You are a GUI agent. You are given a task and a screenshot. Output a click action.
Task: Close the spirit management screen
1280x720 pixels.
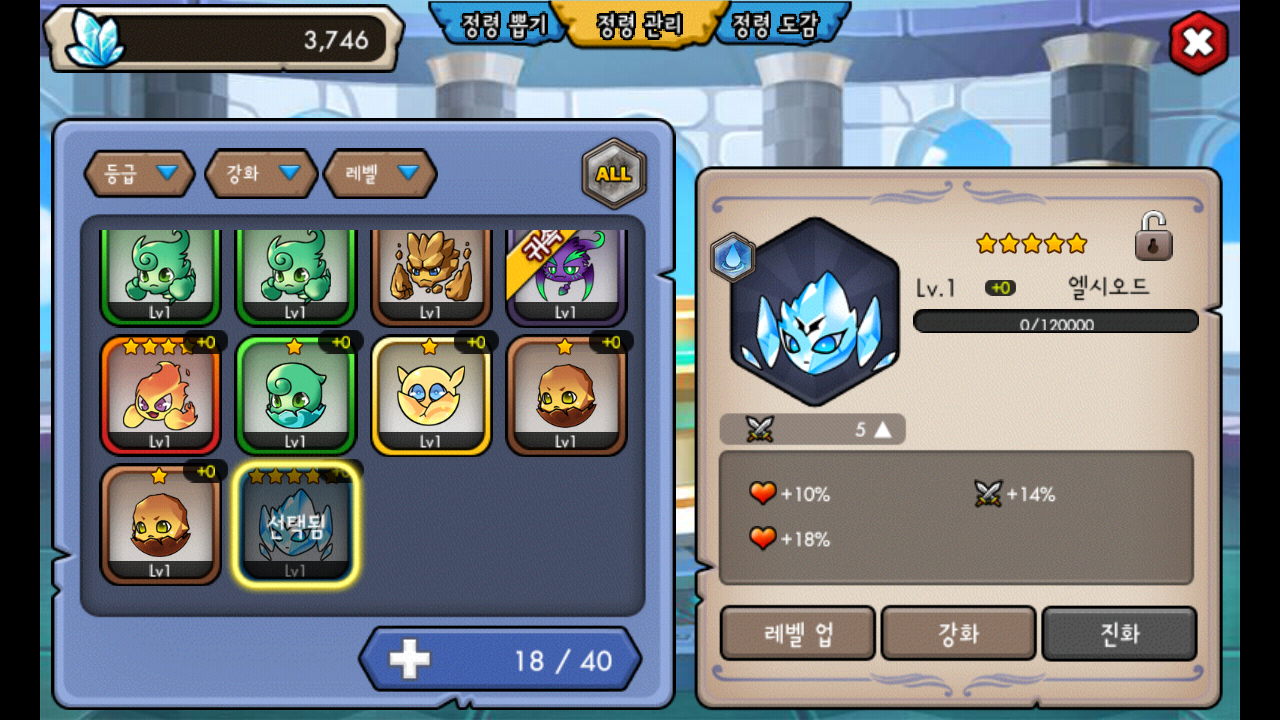(x=1198, y=43)
